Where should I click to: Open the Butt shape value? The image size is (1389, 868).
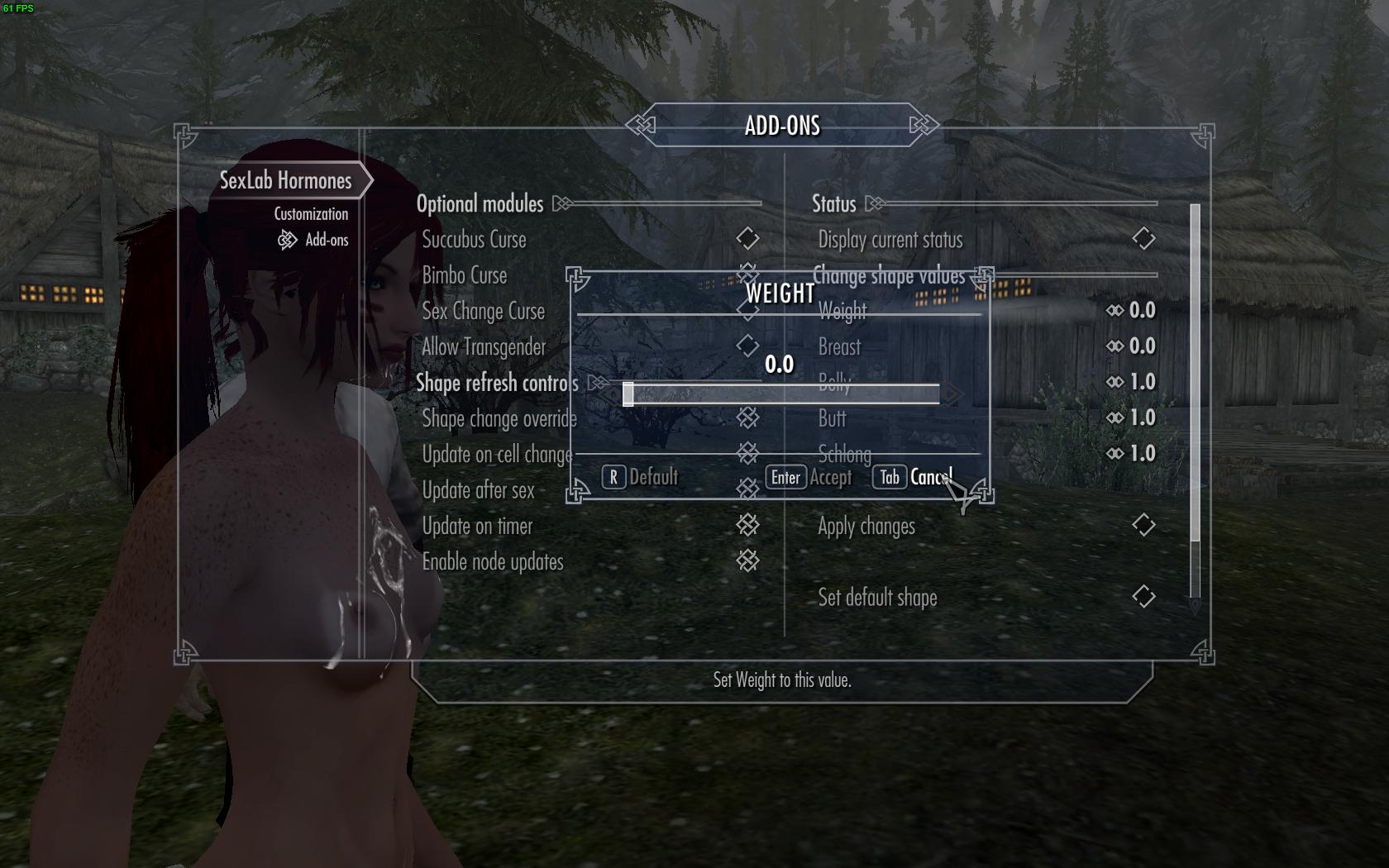tap(1133, 418)
